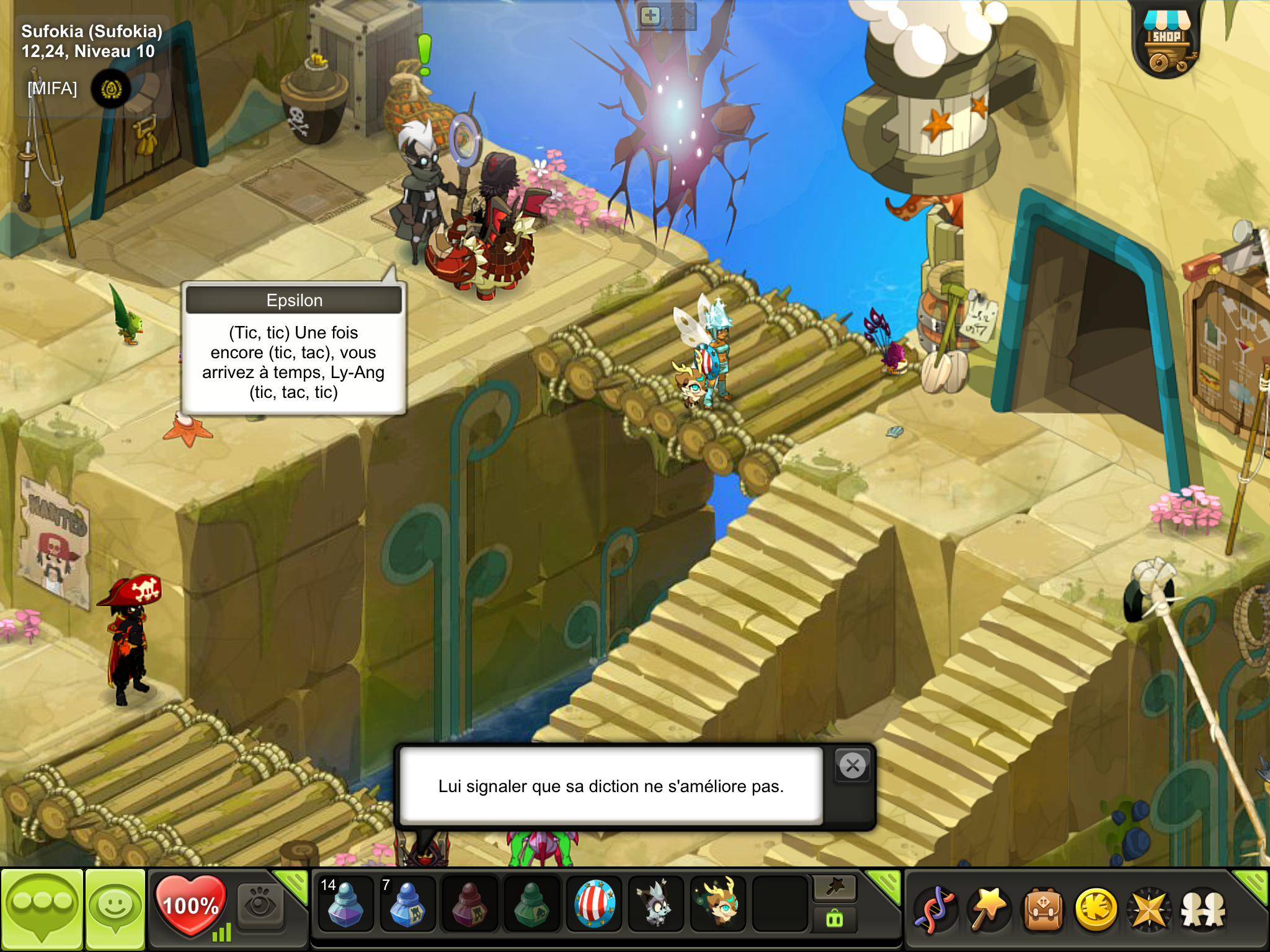Open the compass star map
Viewport: 1270px width, 952px height.
pyautogui.click(x=1150, y=910)
